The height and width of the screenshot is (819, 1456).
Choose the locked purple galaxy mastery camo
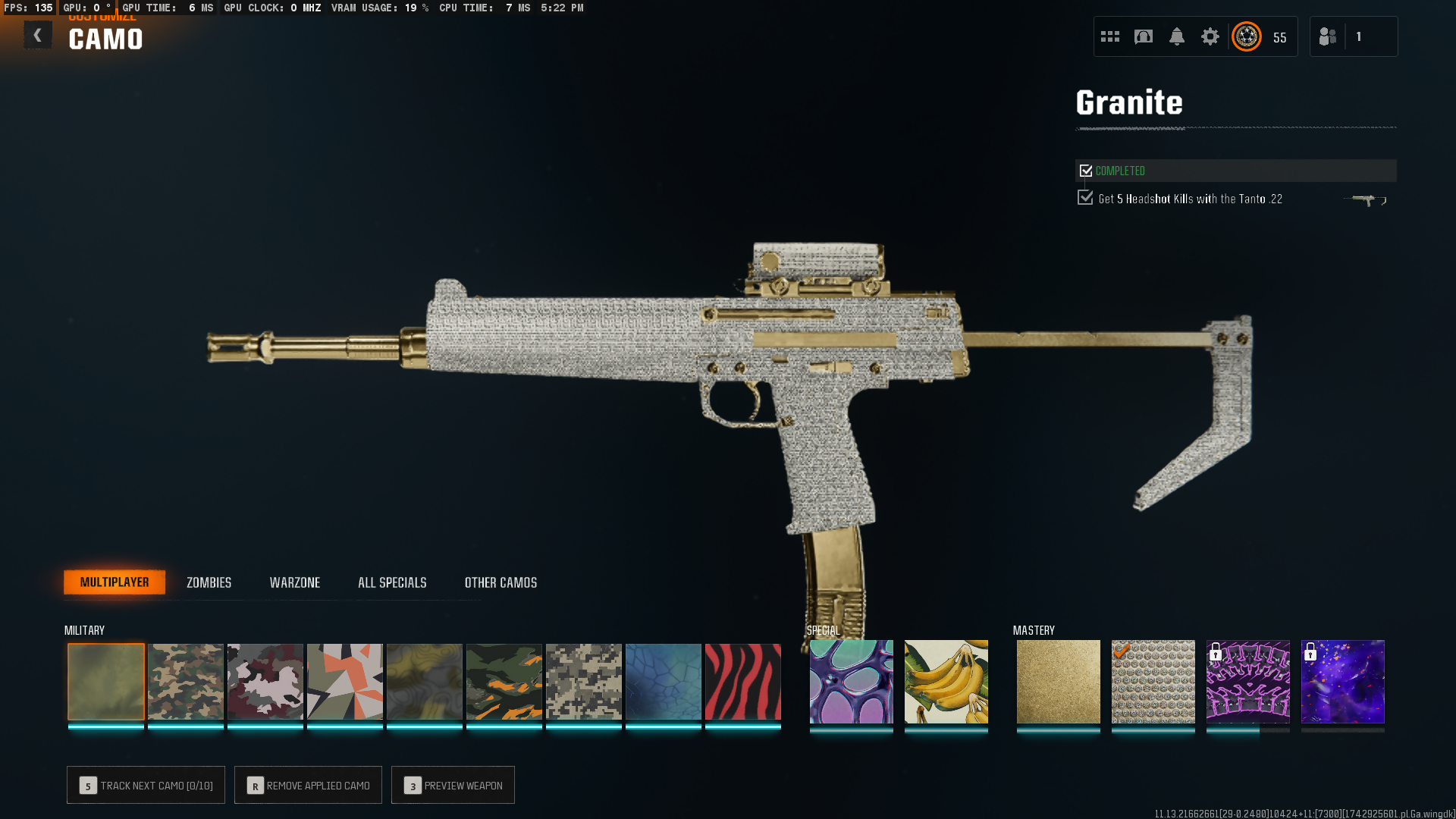(x=1343, y=682)
